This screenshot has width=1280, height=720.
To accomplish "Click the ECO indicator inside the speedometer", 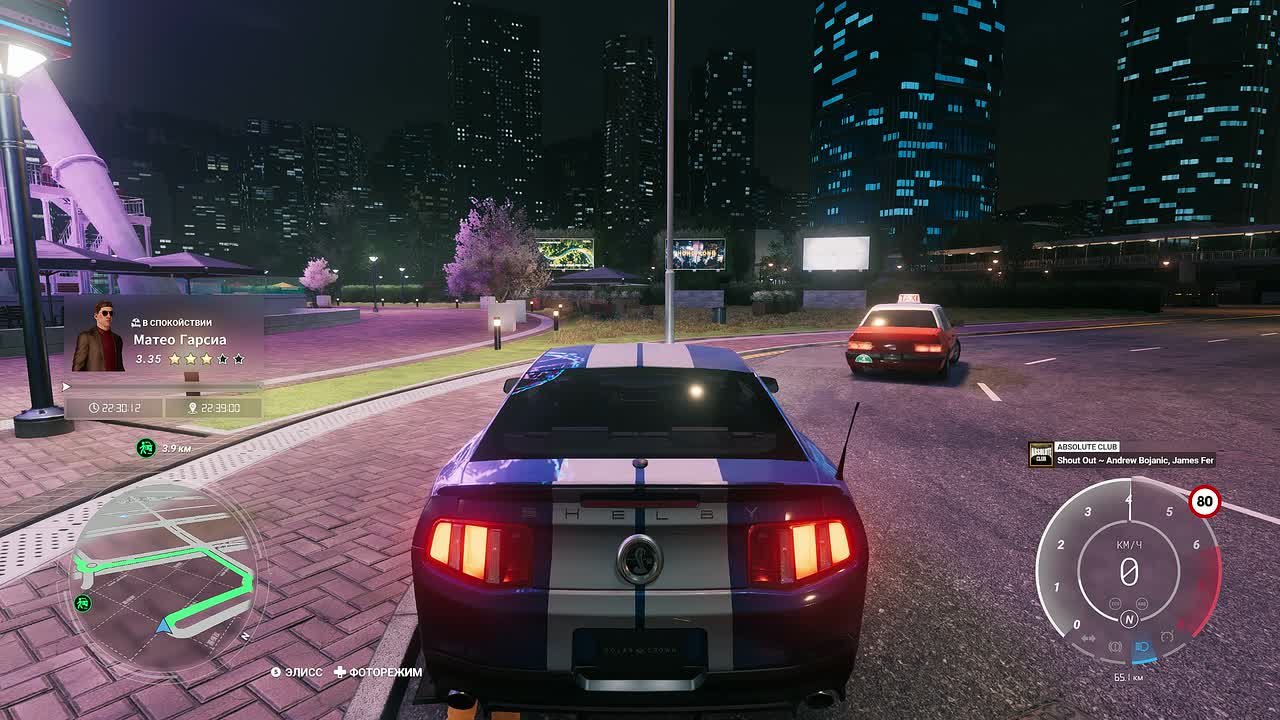I will (x=1114, y=603).
